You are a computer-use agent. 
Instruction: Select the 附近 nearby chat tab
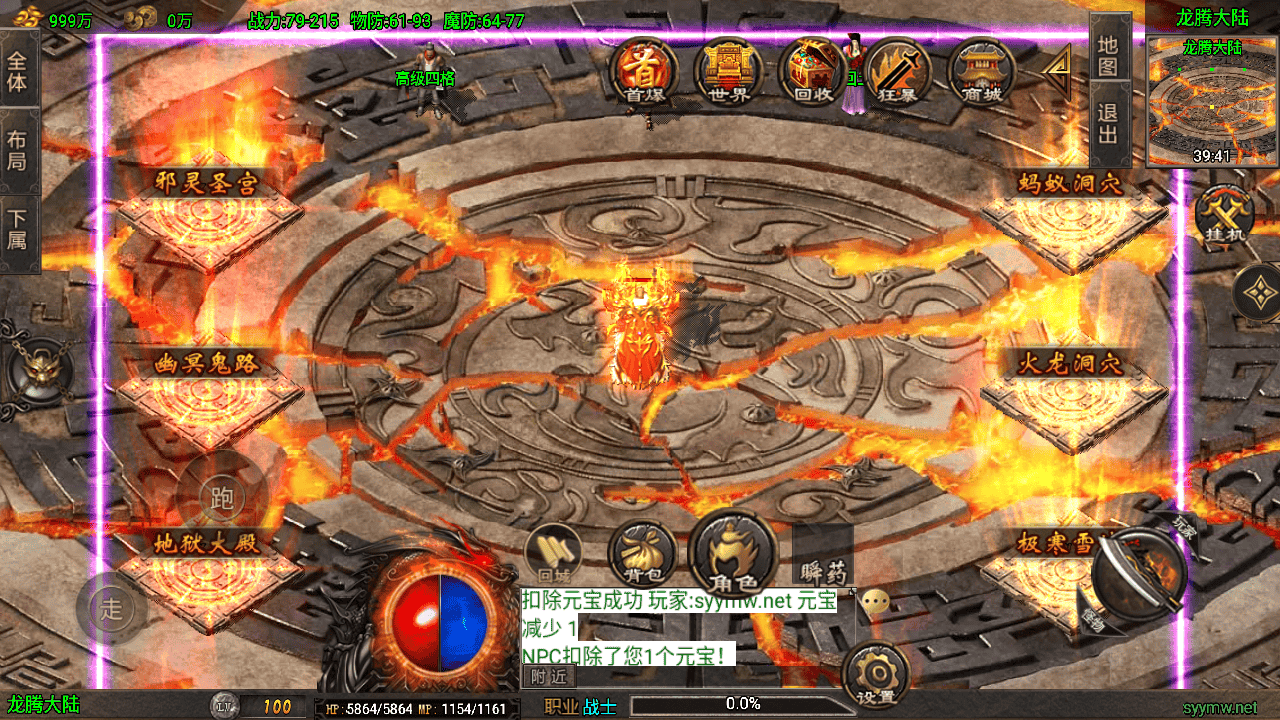[548, 677]
